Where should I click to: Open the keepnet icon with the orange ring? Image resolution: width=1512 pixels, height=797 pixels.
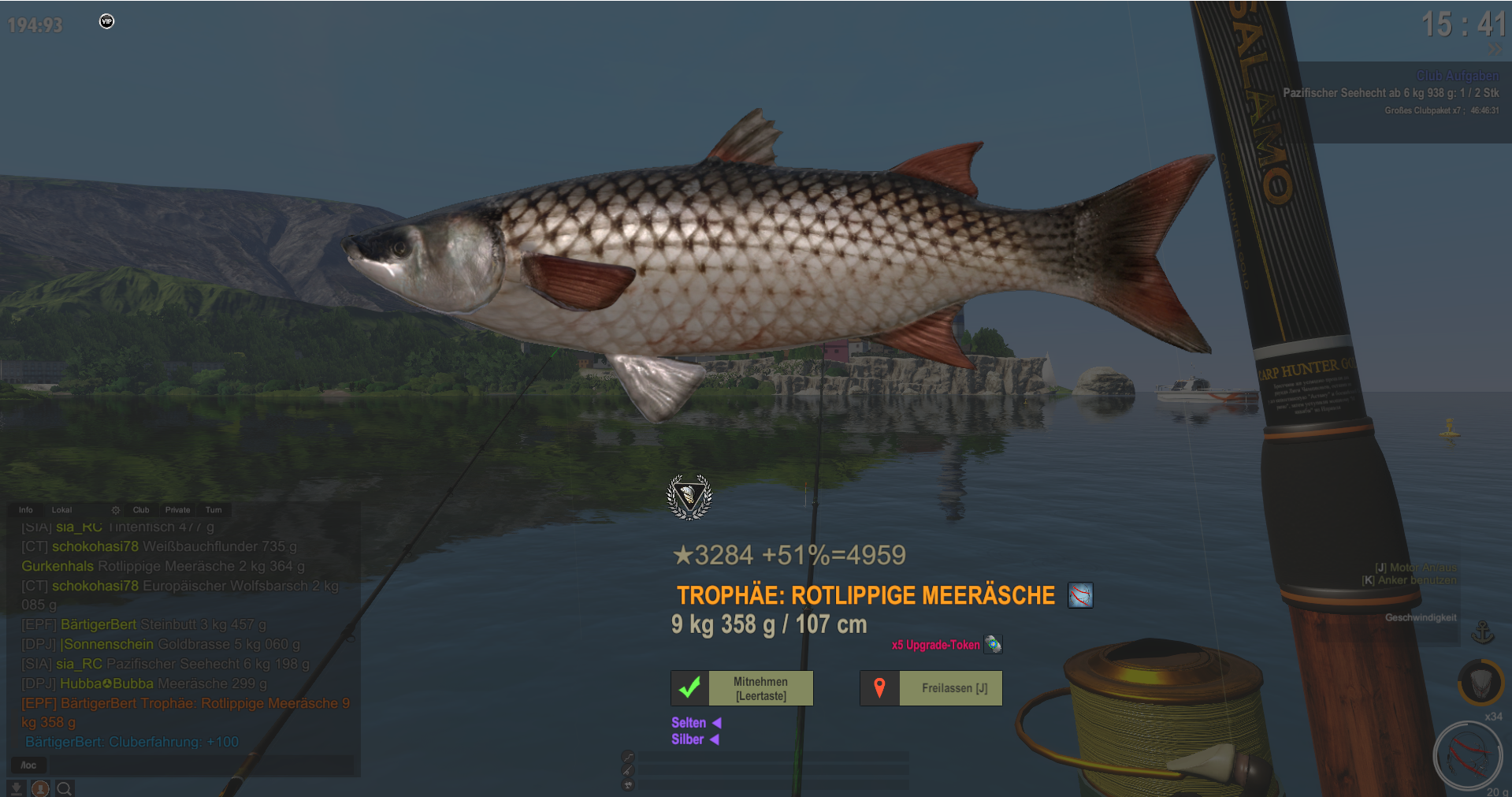pos(1480,682)
